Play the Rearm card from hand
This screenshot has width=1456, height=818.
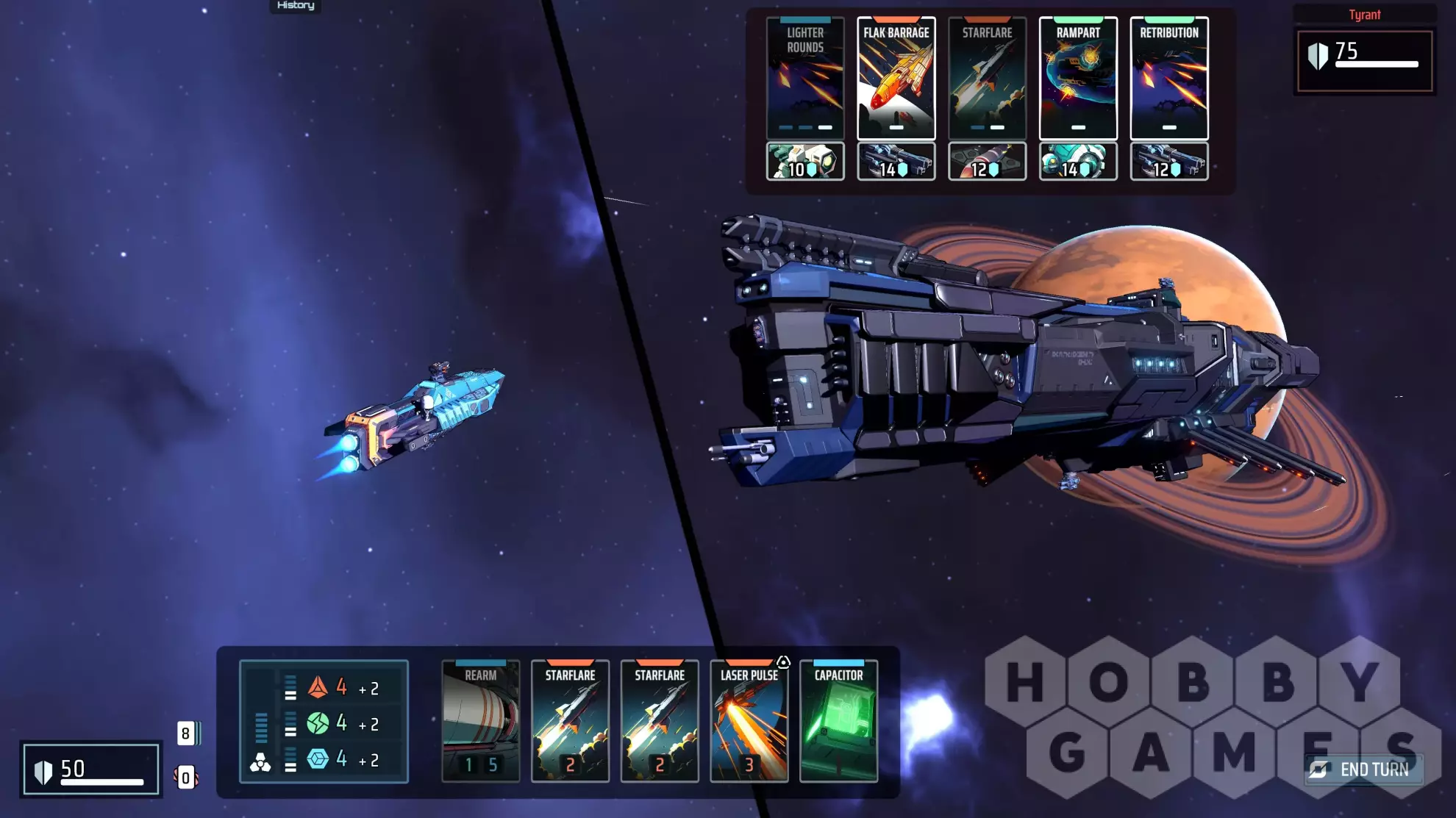click(x=481, y=720)
